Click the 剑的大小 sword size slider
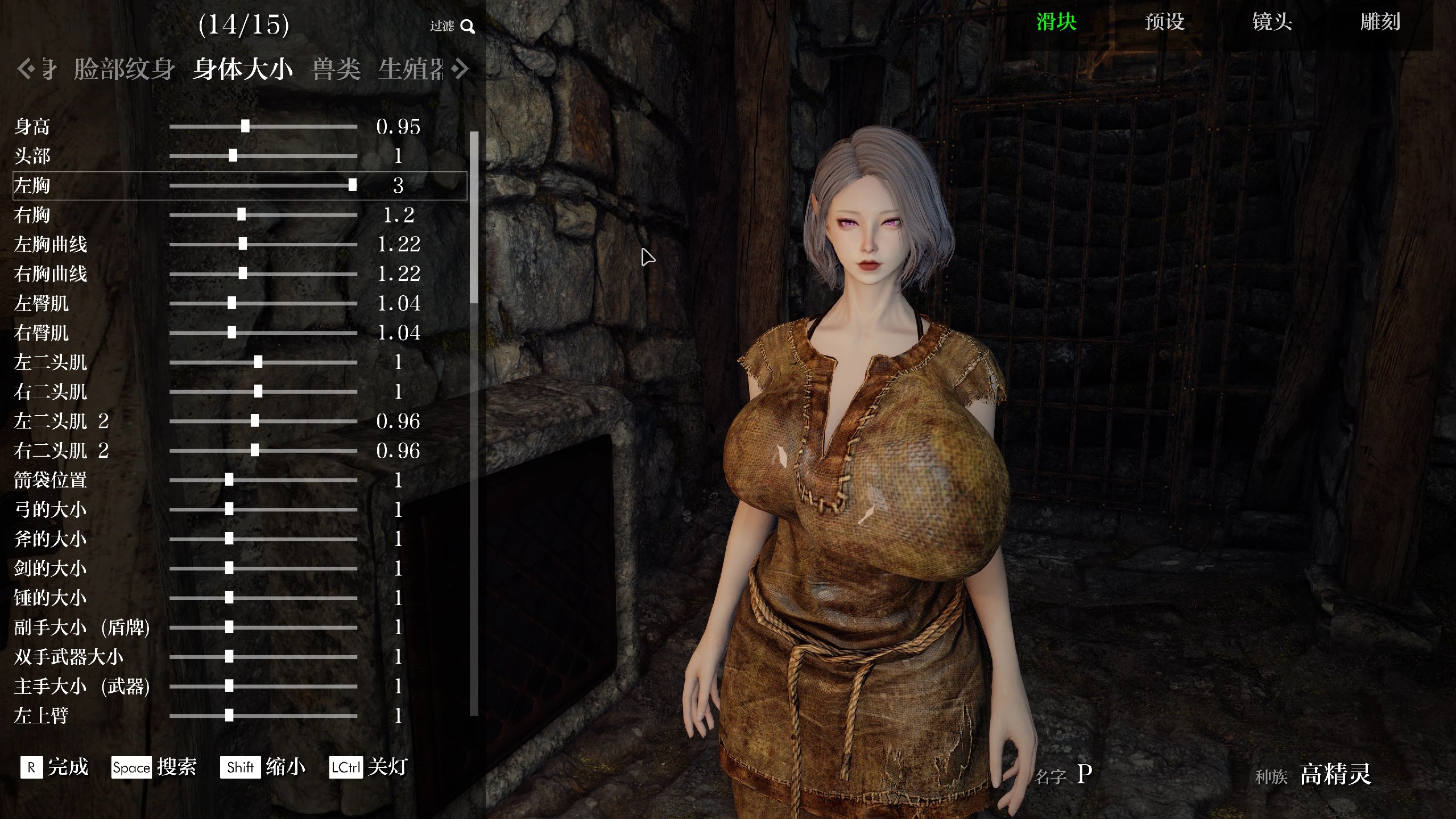Viewport: 1456px width, 819px height. [x=229, y=568]
